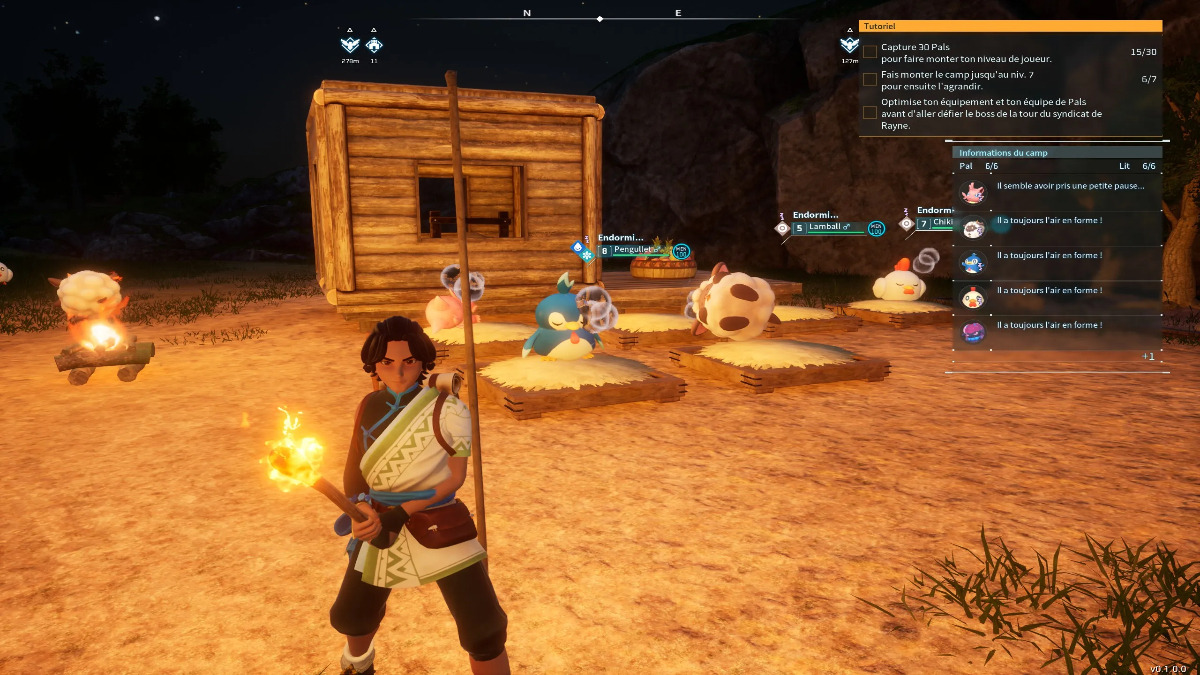Click the compass bar at the top
The width and height of the screenshot is (1200, 675).
pos(600,18)
